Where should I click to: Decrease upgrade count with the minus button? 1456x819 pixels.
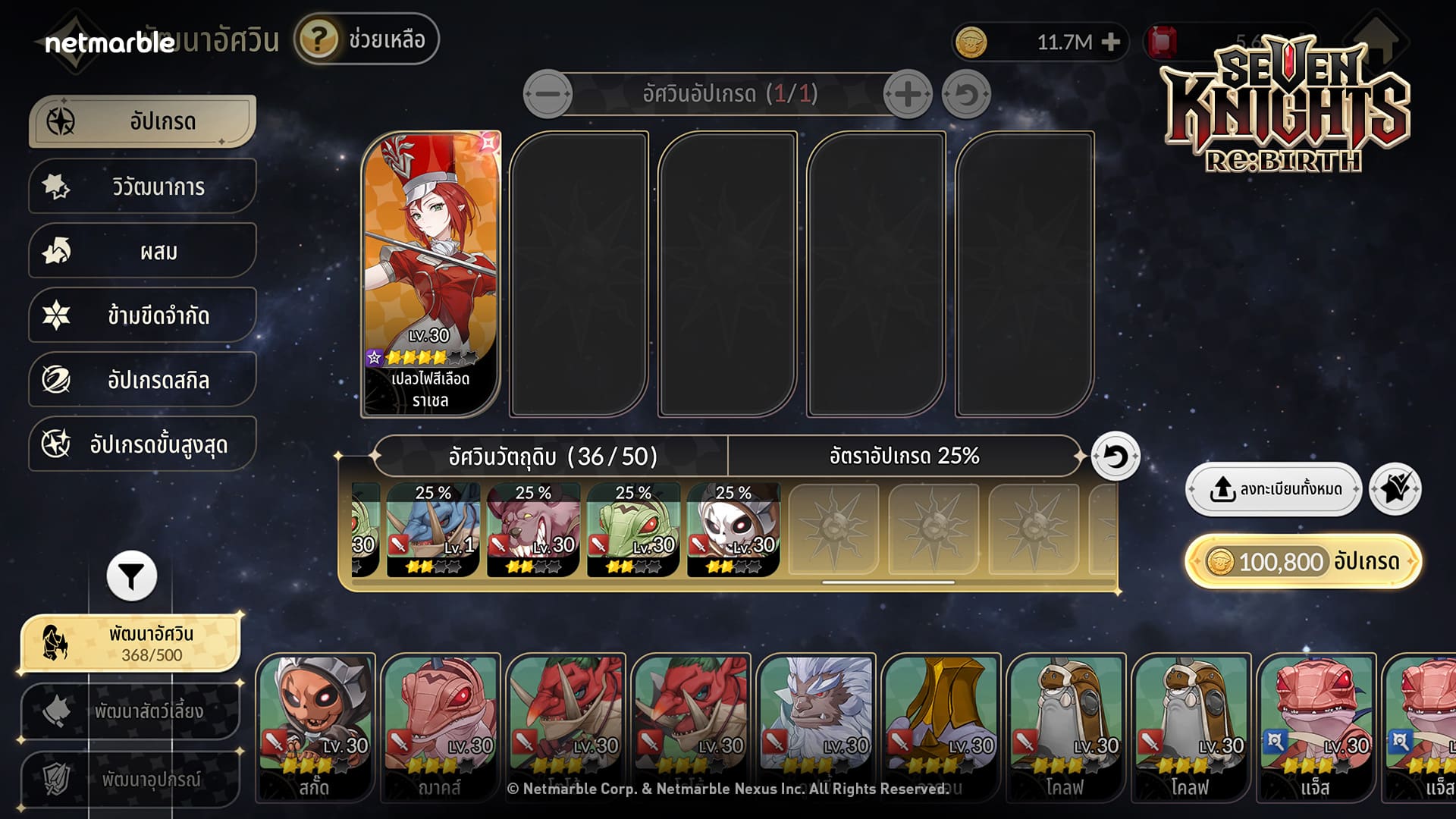[x=548, y=94]
